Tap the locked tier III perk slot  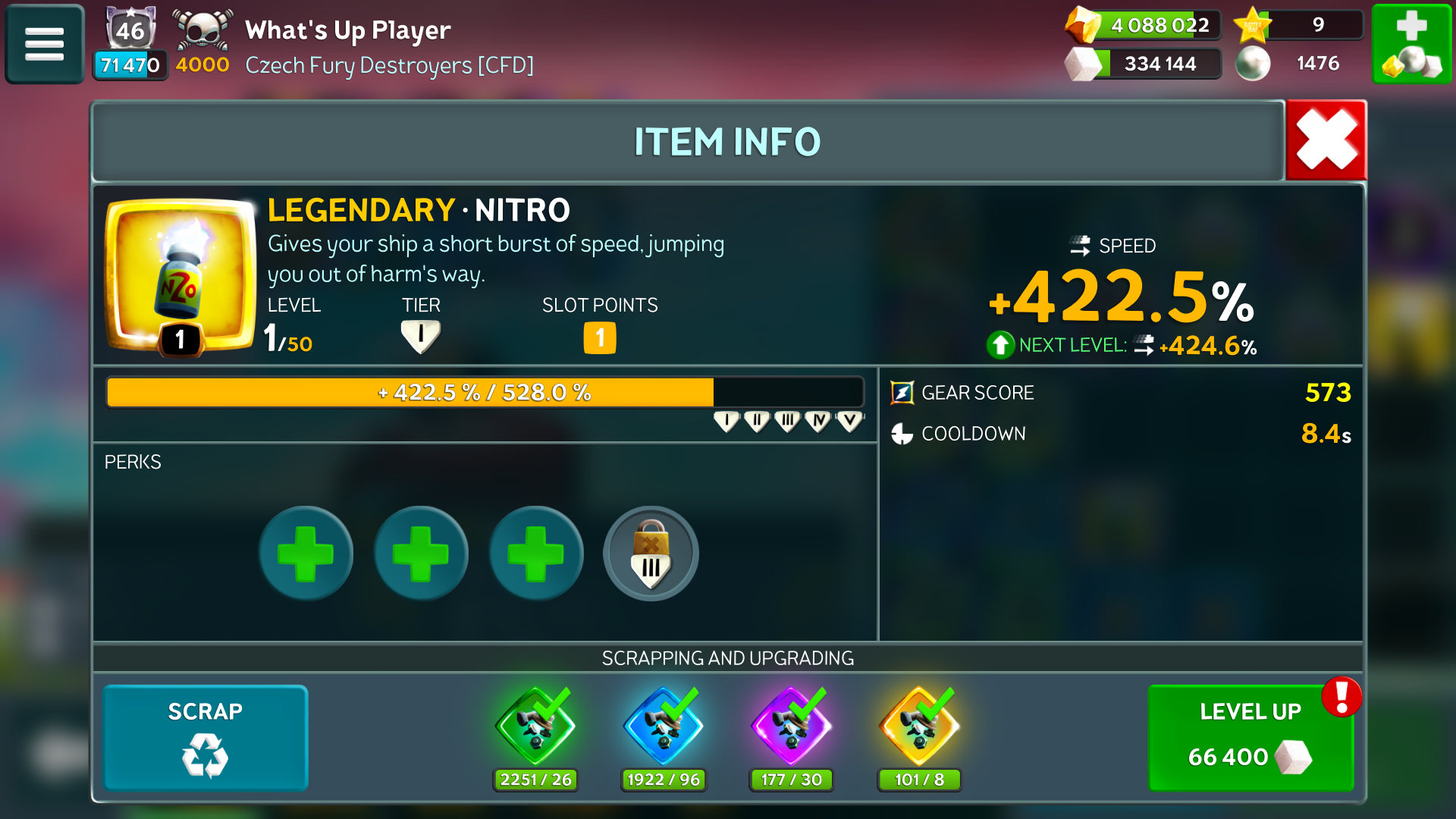[x=651, y=554]
